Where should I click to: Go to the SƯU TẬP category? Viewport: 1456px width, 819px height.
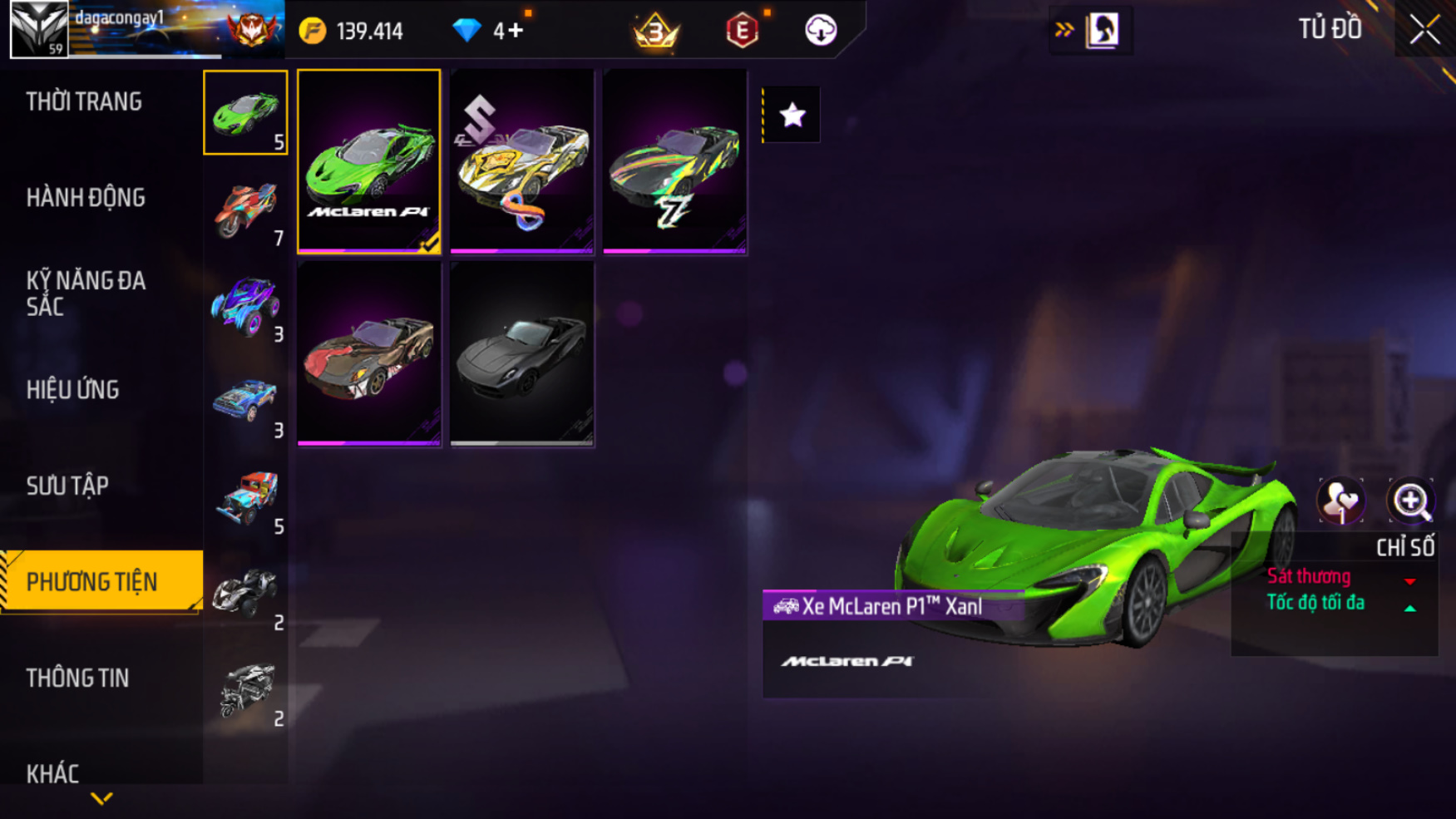pos(67,486)
